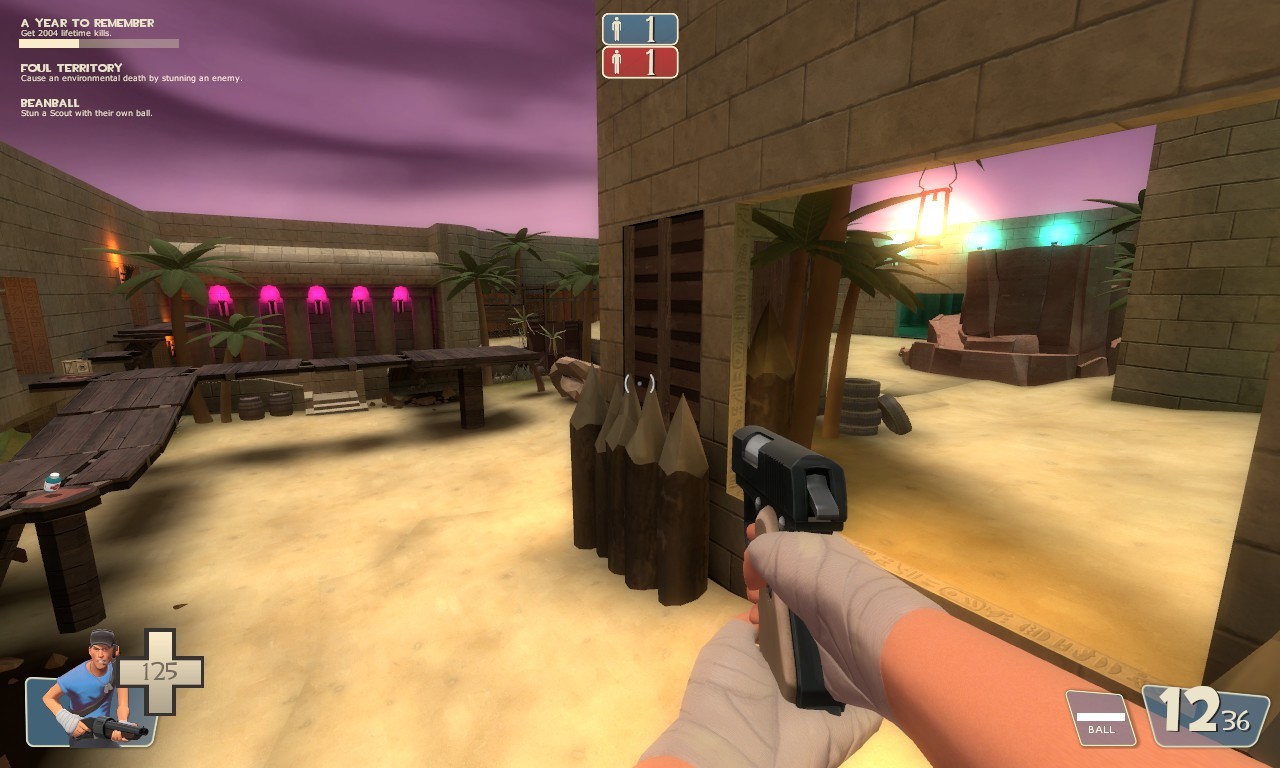Open the Foul Territory achievement entry
Screen dimensions: 1280x768
71,68
